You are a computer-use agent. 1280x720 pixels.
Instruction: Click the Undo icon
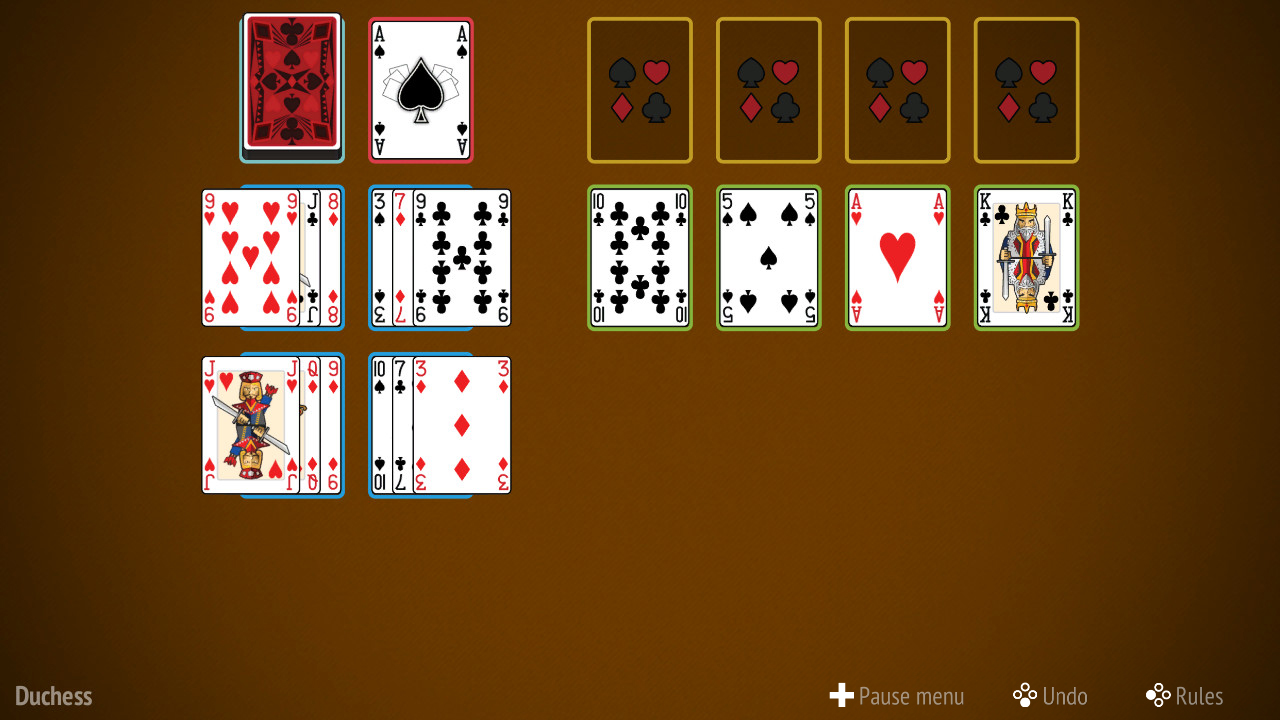pyautogui.click(x=1024, y=695)
